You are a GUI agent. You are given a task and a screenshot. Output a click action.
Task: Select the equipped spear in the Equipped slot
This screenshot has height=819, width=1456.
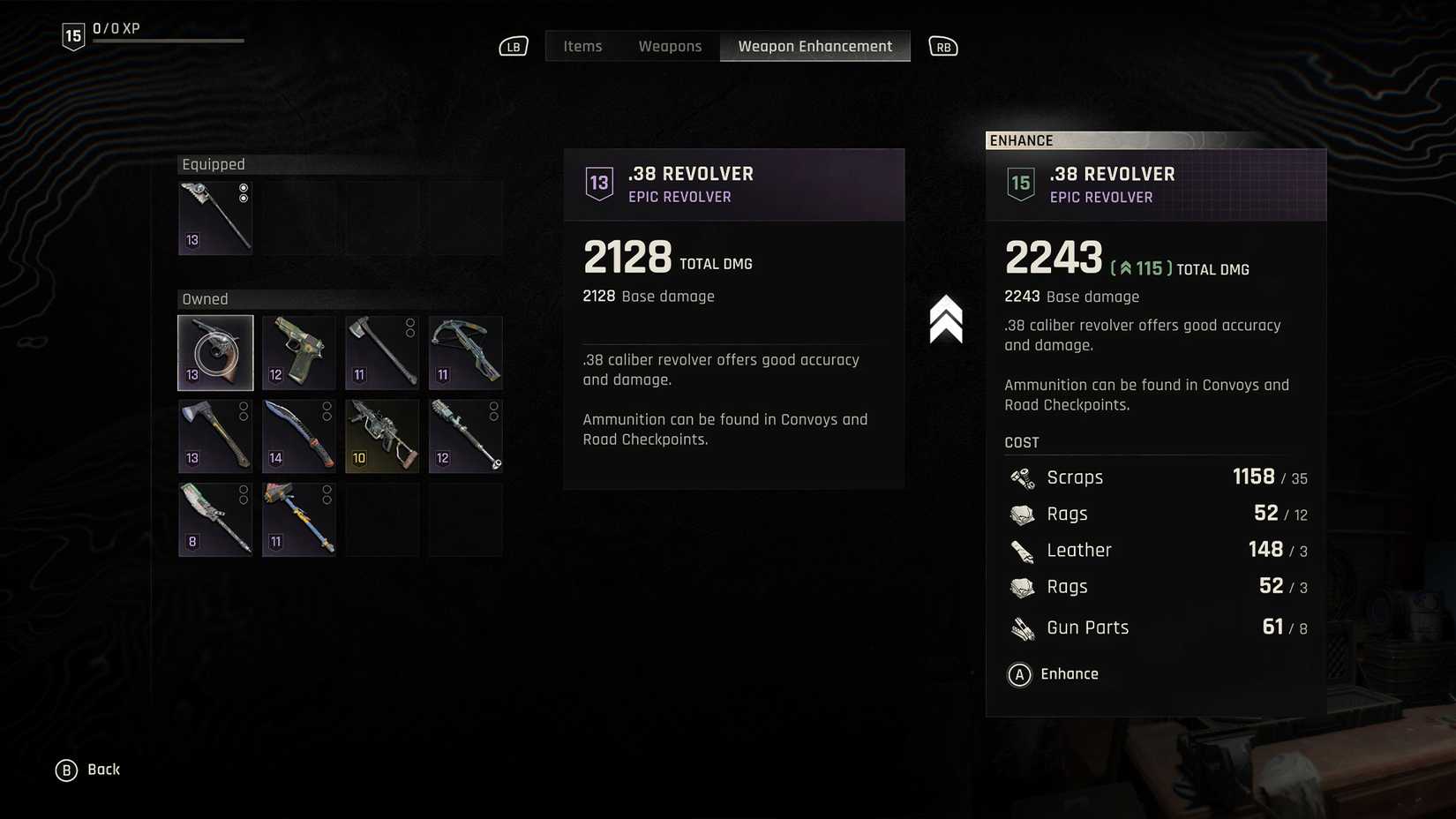pyautogui.click(x=214, y=217)
